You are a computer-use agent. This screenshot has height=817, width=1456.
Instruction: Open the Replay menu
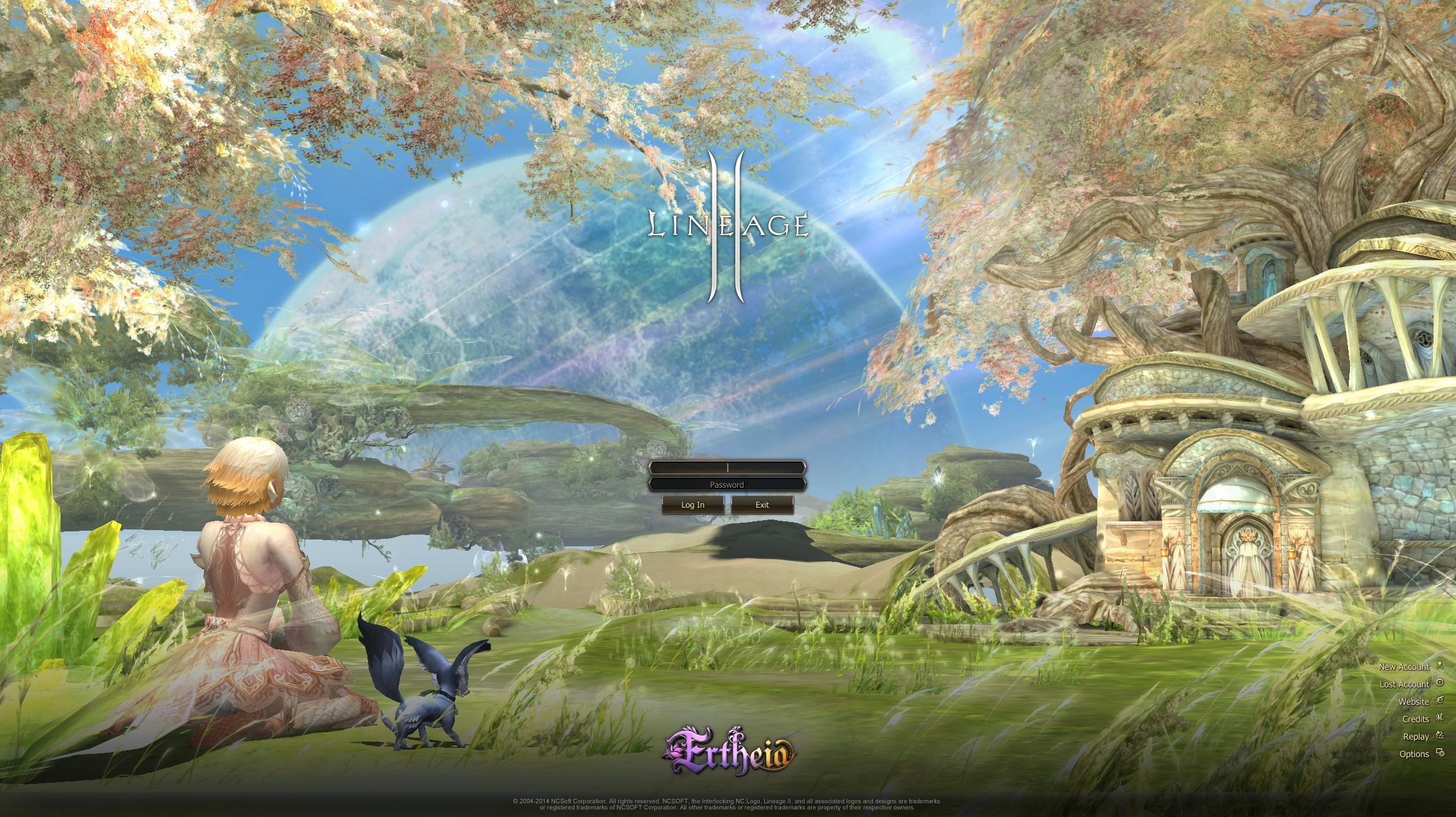click(1416, 737)
